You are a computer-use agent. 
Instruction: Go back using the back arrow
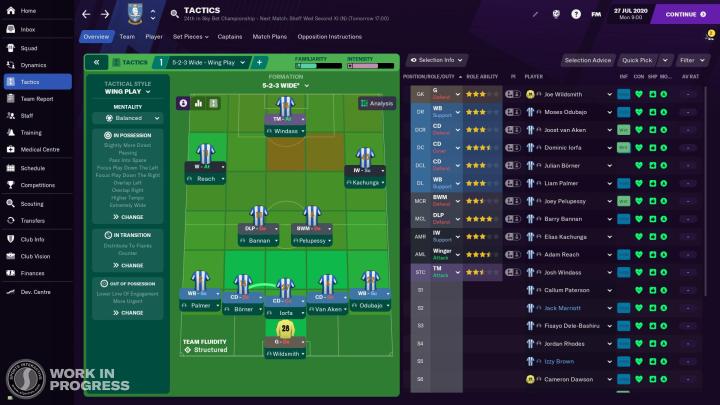coord(85,14)
